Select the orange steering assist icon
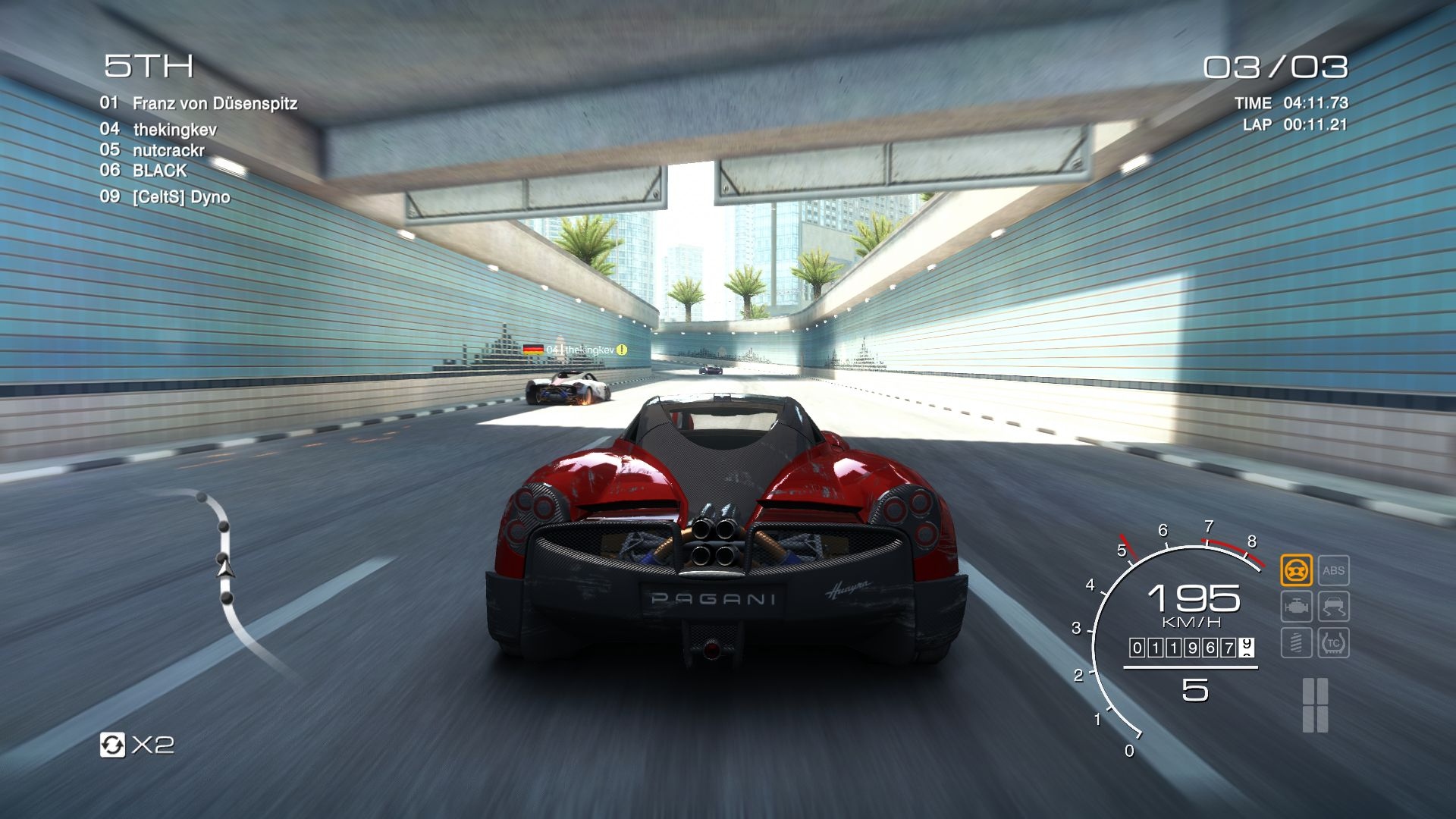This screenshot has width=1456, height=819. [1297, 570]
